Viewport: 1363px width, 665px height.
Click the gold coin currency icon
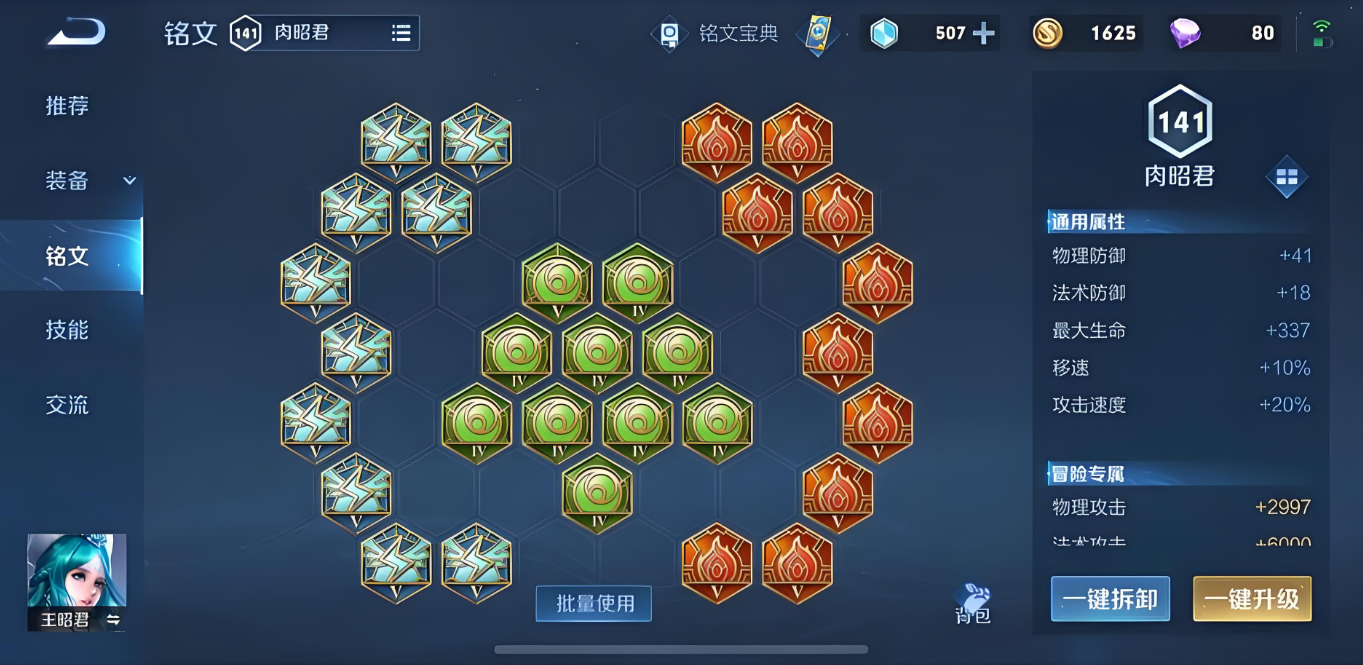(x=1048, y=34)
